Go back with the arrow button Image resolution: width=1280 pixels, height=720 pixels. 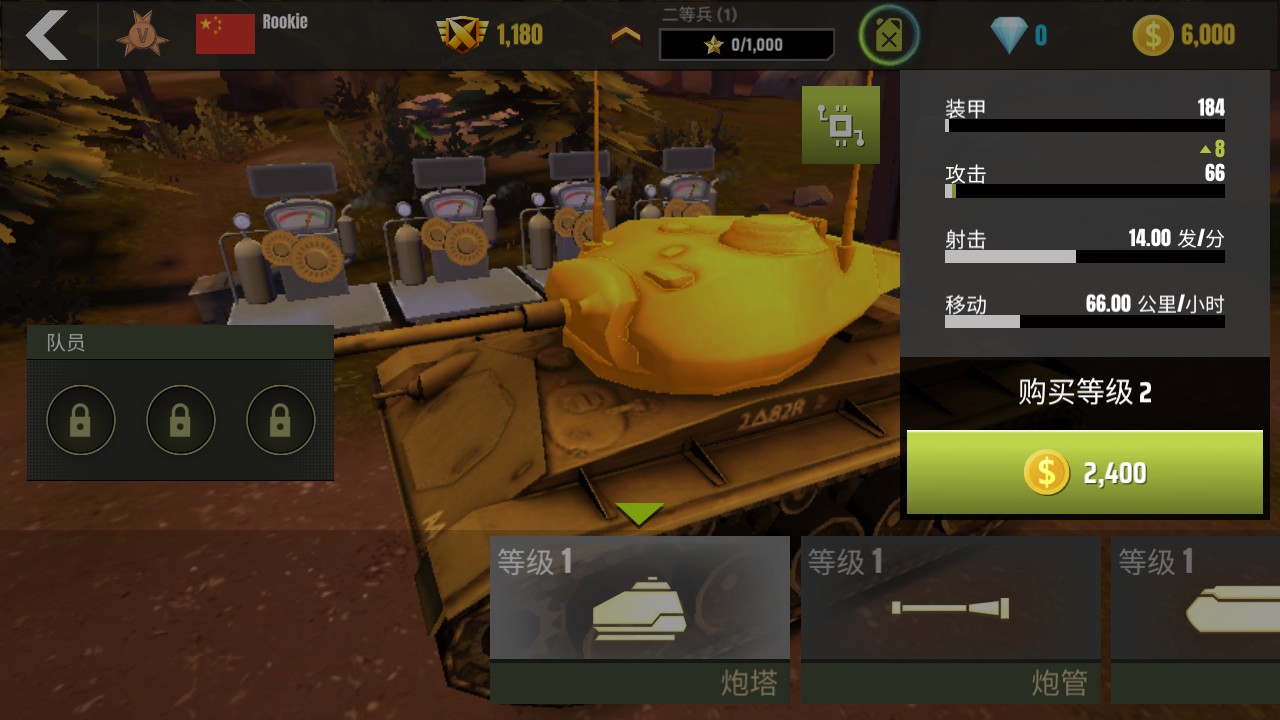click(x=46, y=35)
